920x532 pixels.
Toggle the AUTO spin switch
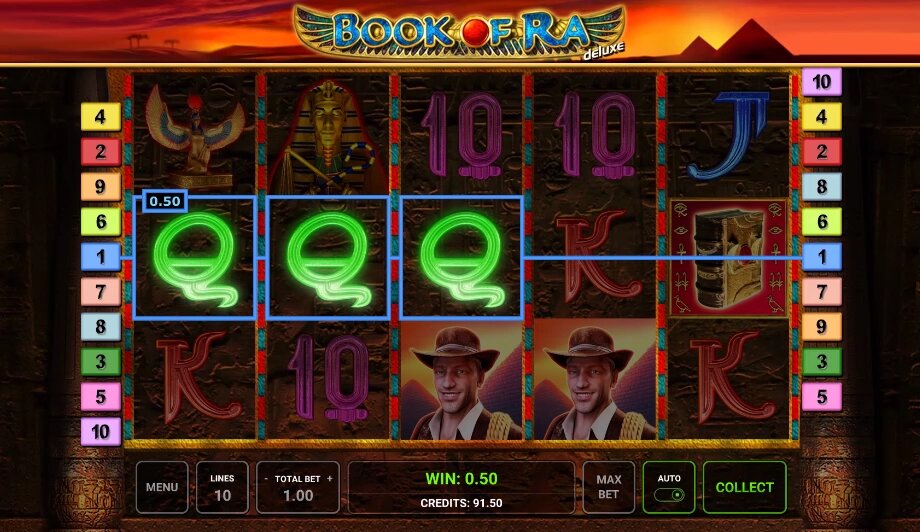669,494
